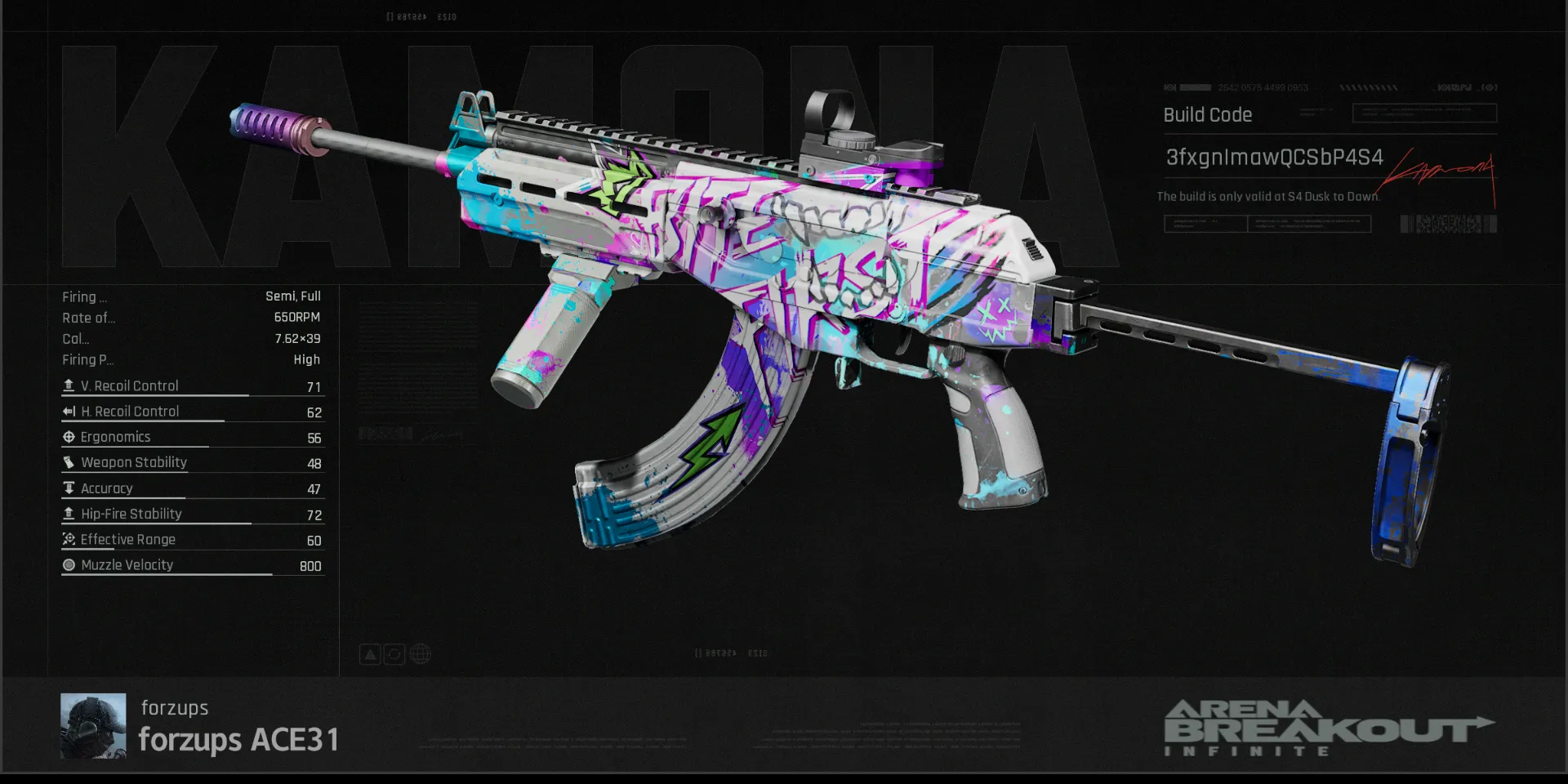
Task: Click the circular arrows refresh icon
Action: [x=394, y=654]
